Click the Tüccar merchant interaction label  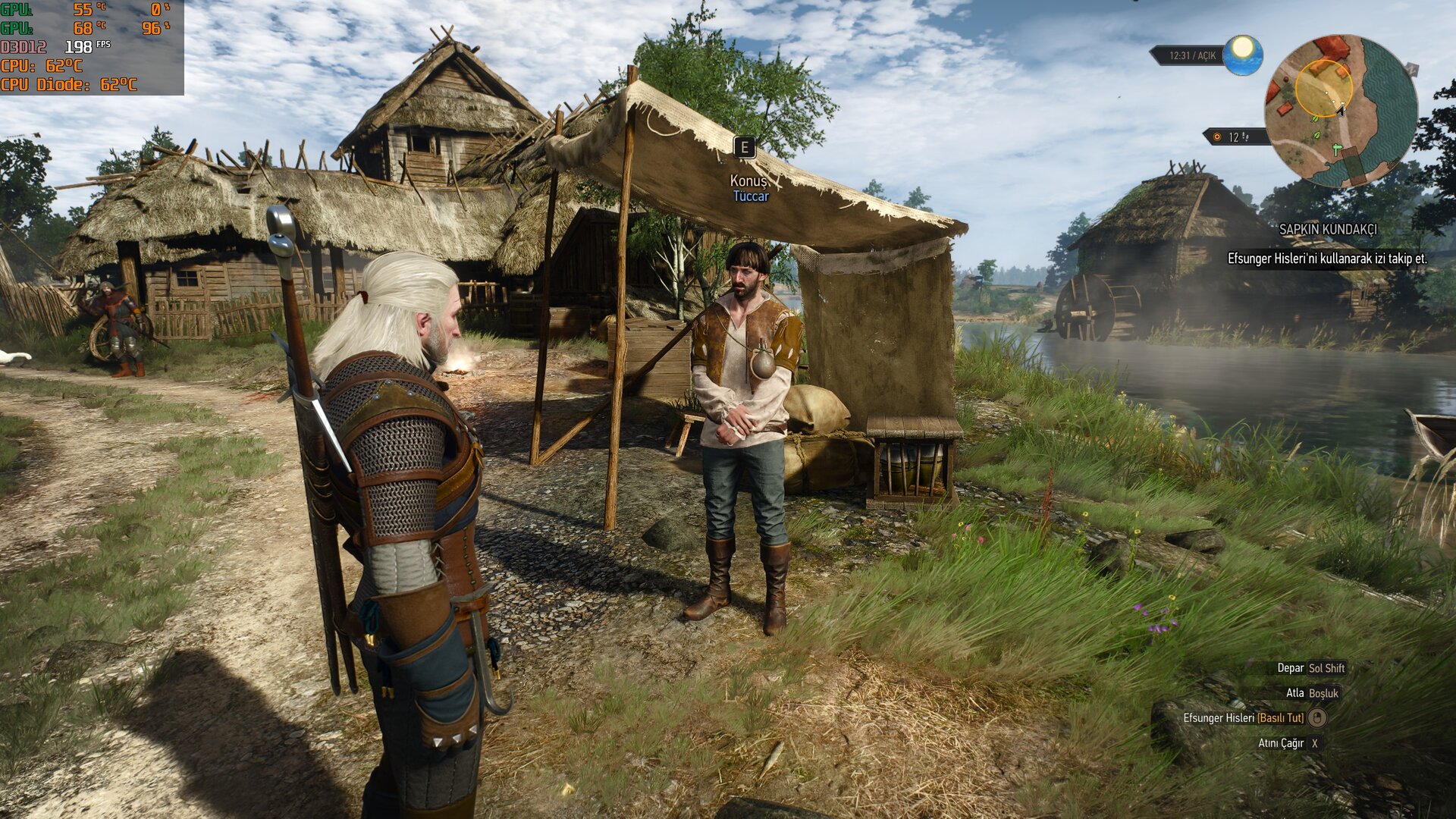[x=750, y=196]
